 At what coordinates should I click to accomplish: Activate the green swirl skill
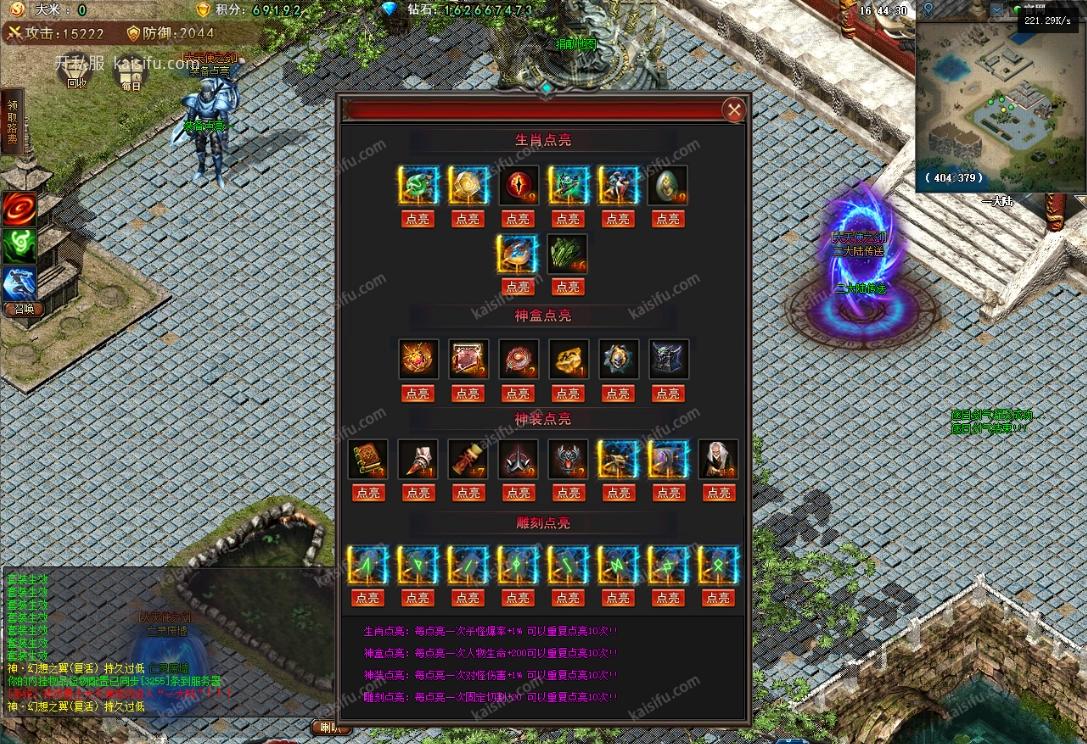pyautogui.click(x=19, y=246)
